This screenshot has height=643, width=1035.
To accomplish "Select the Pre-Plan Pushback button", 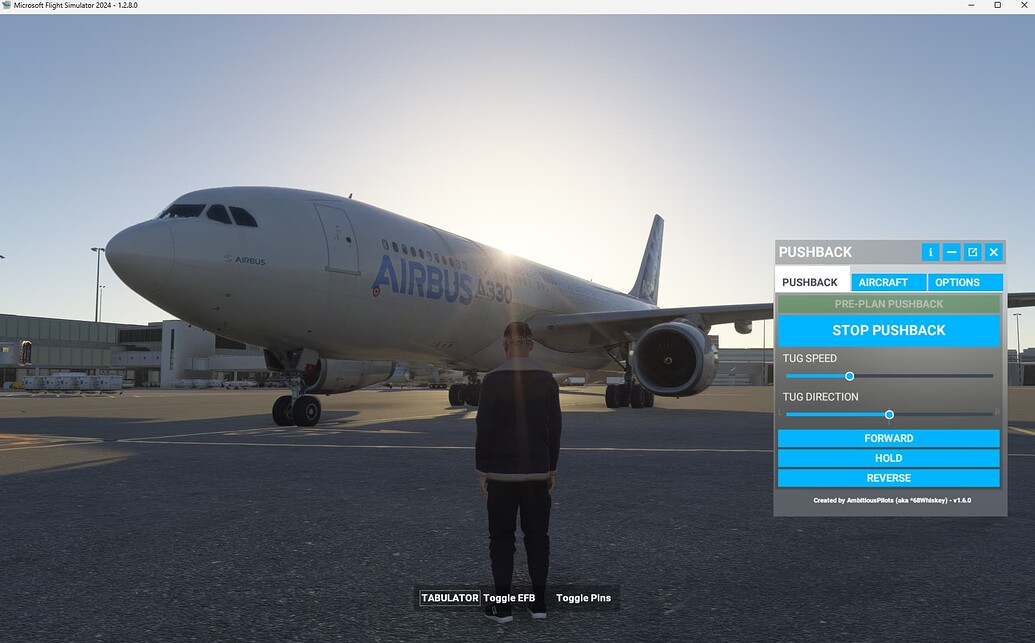I will (888, 304).
